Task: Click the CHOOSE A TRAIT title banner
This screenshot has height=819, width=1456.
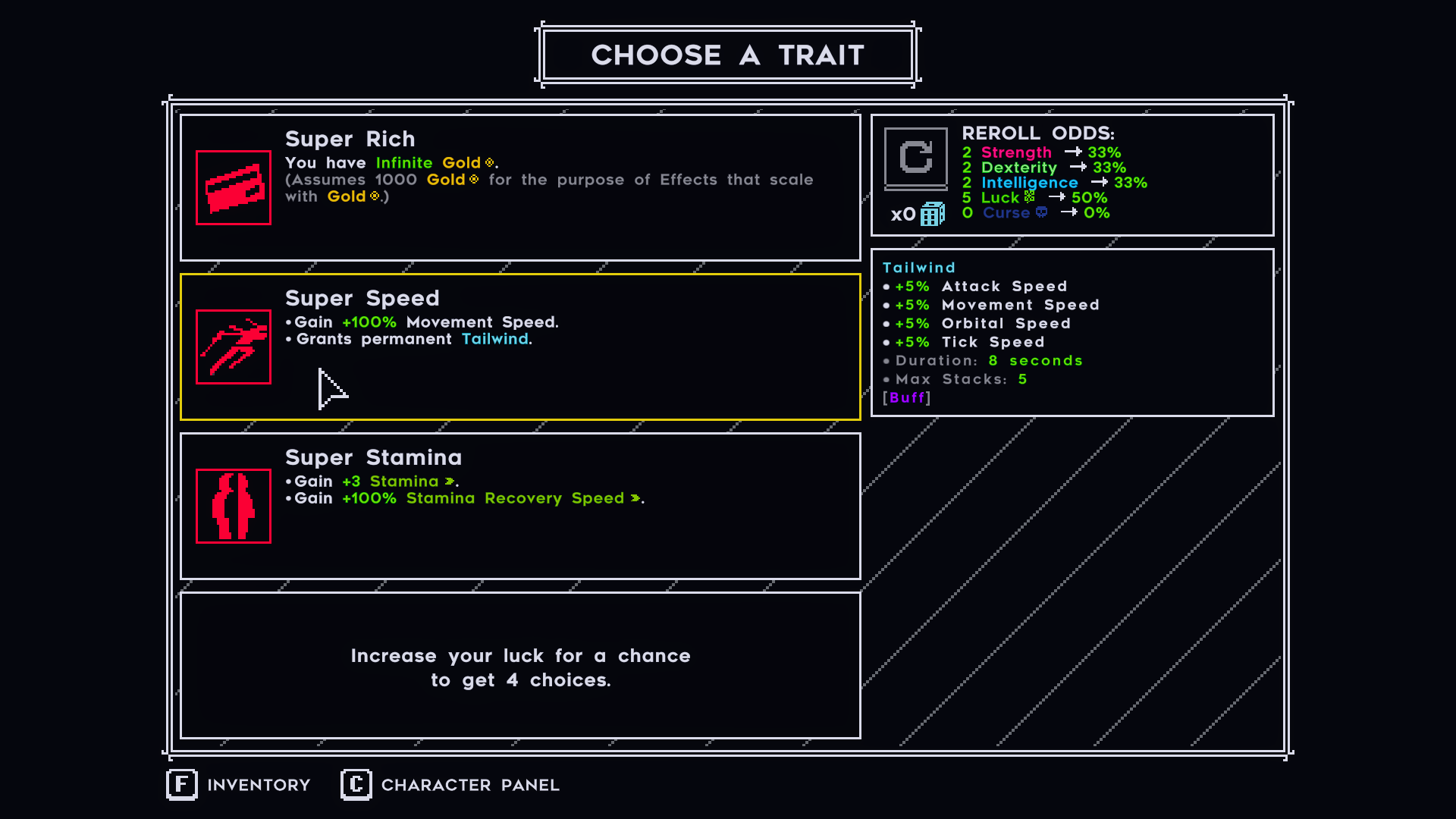Action: point(727,54)
